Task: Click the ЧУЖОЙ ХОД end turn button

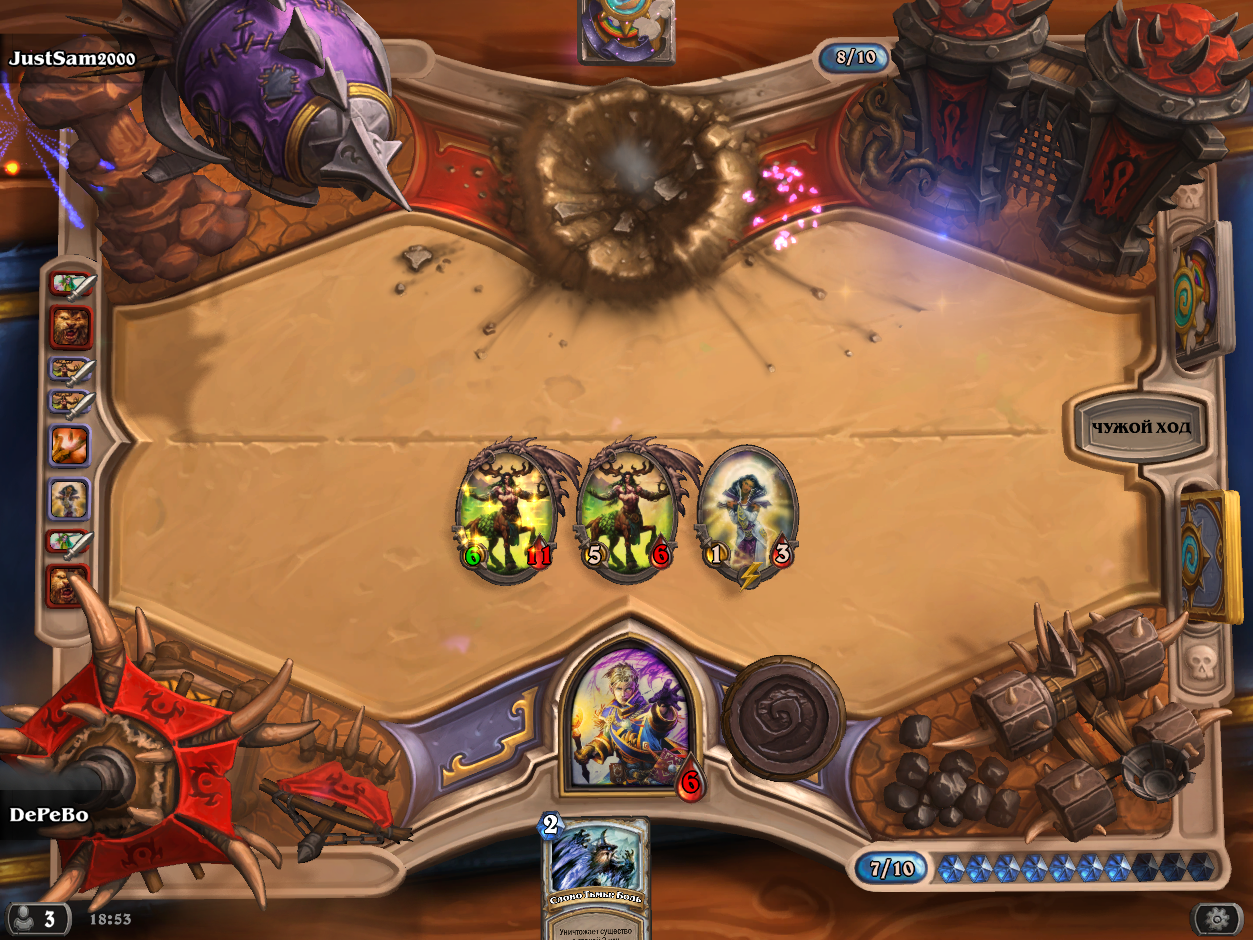Action: pyautogui.click(x=1141, y=428)
